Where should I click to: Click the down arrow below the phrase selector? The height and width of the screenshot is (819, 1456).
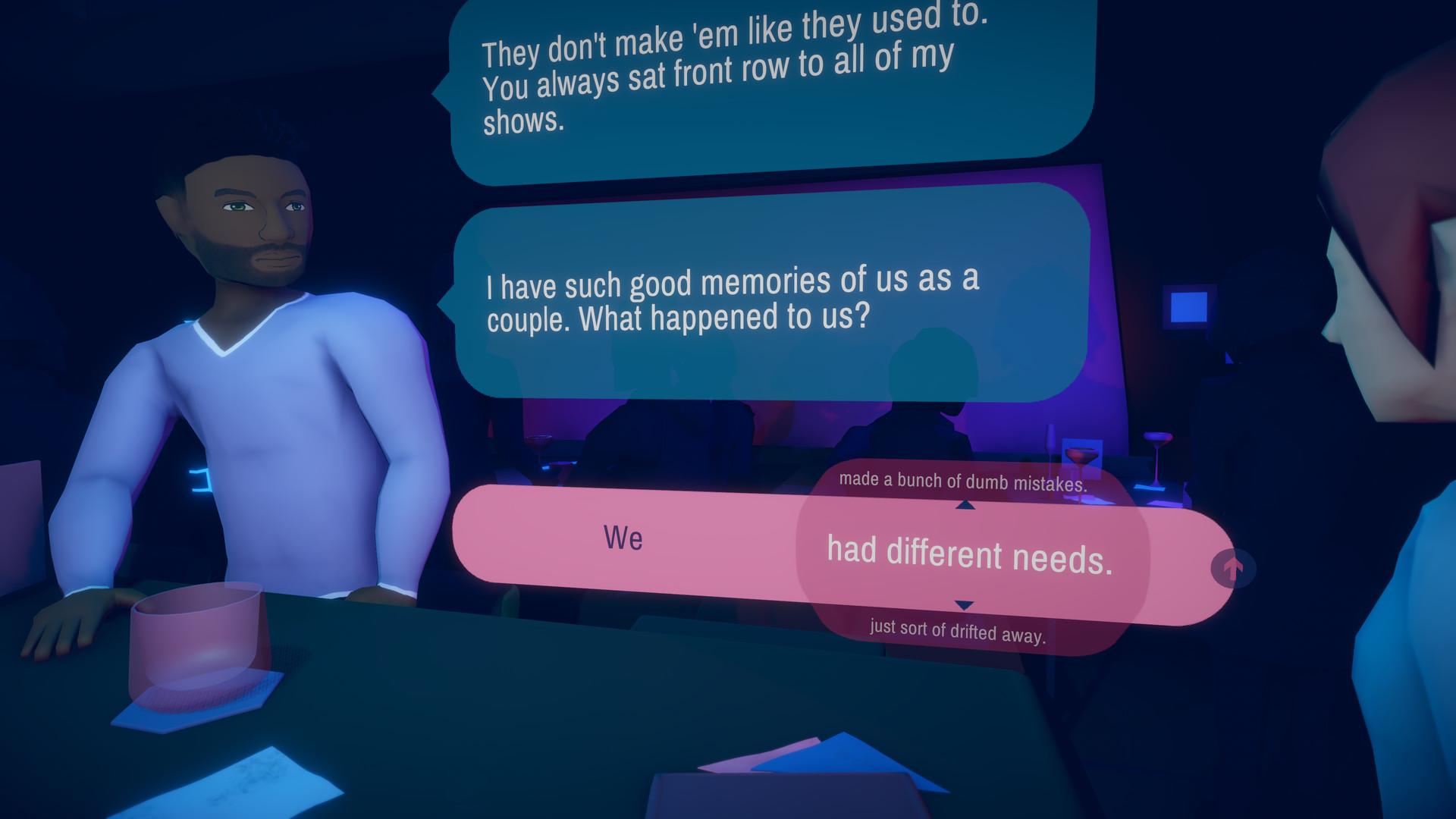pos(963,604)
